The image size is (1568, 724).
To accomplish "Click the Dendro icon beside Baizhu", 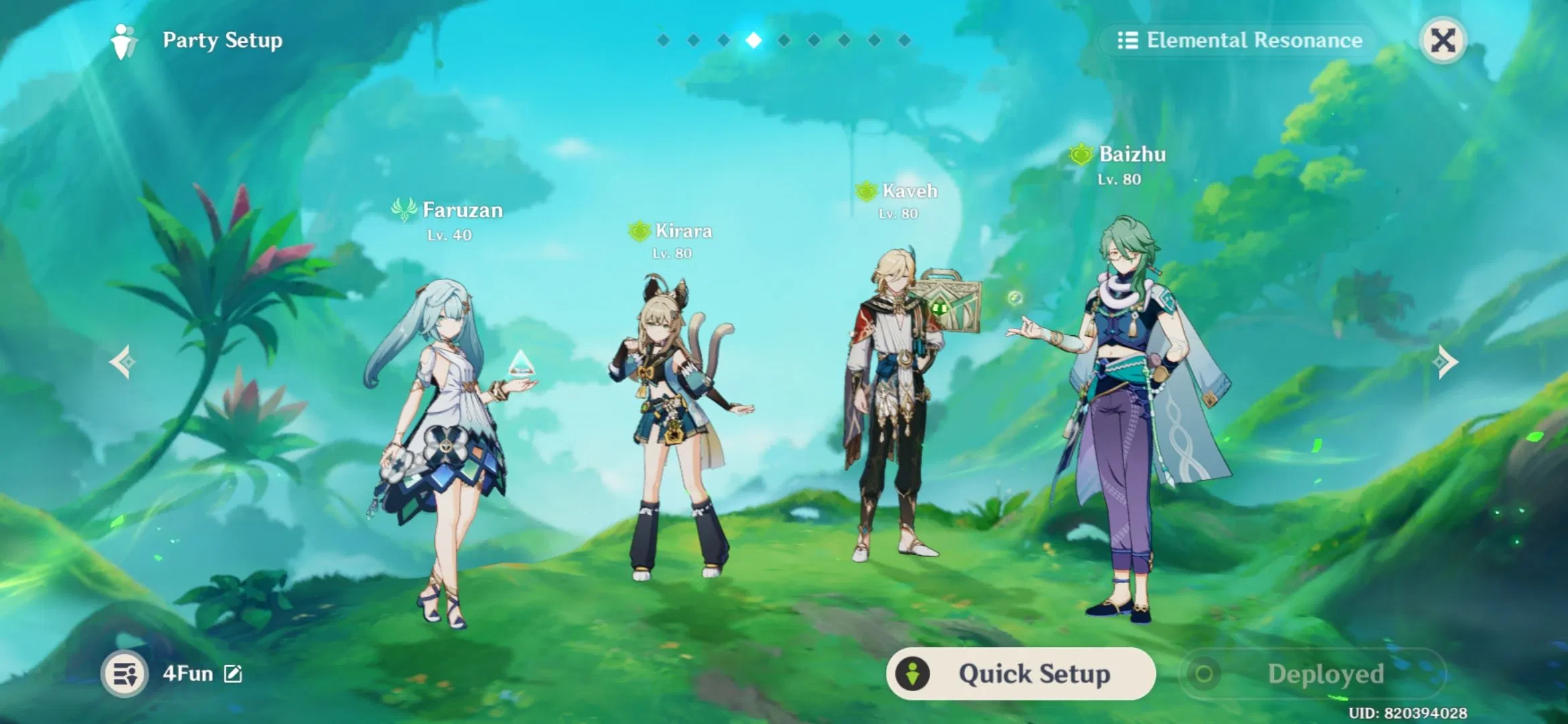I will (1081, 154).
